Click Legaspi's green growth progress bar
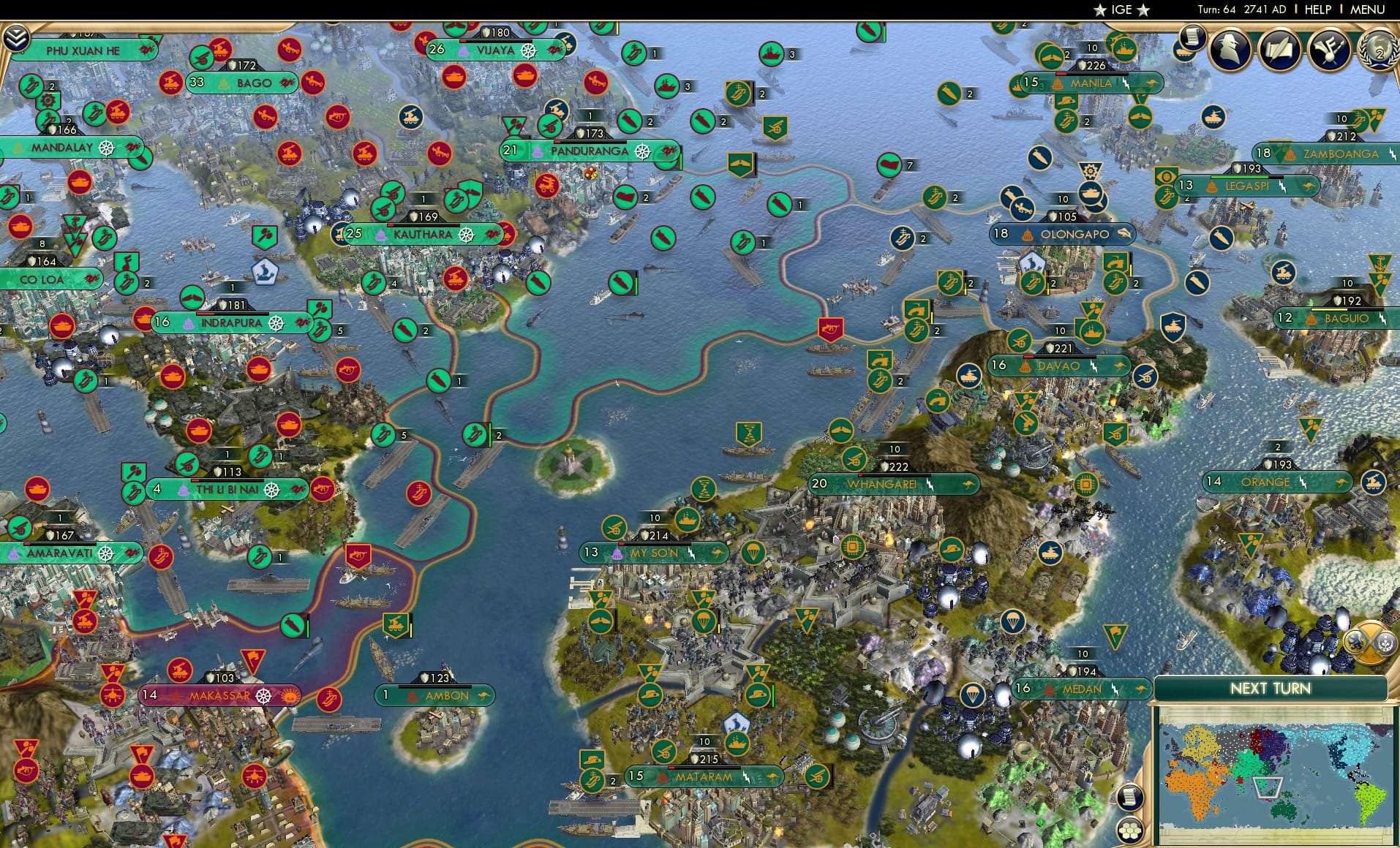Image resolution: width=1400 pixels, height=848 pixels. [1240, 177]
